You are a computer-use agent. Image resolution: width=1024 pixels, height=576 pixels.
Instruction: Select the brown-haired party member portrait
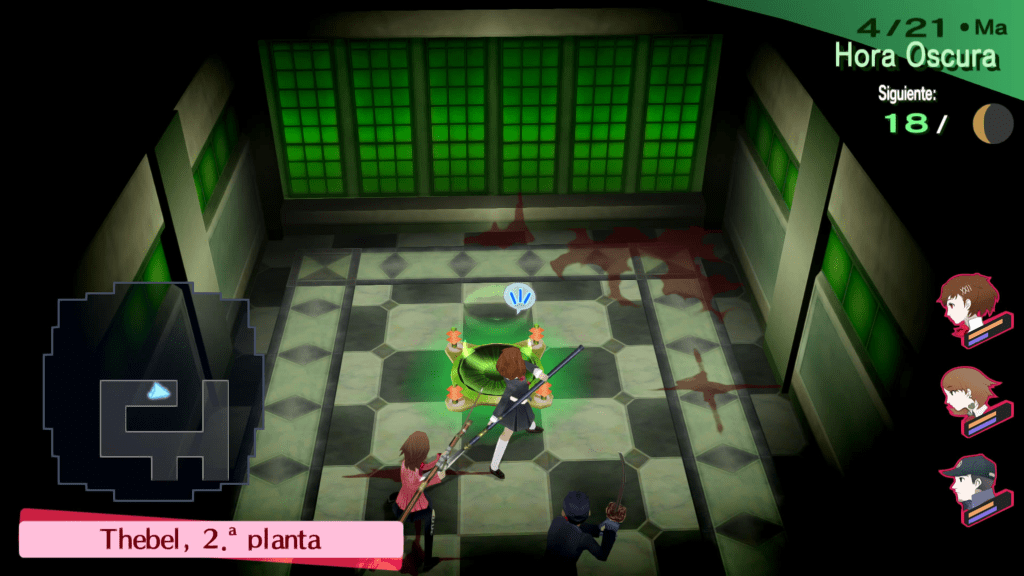click(967, 396)
